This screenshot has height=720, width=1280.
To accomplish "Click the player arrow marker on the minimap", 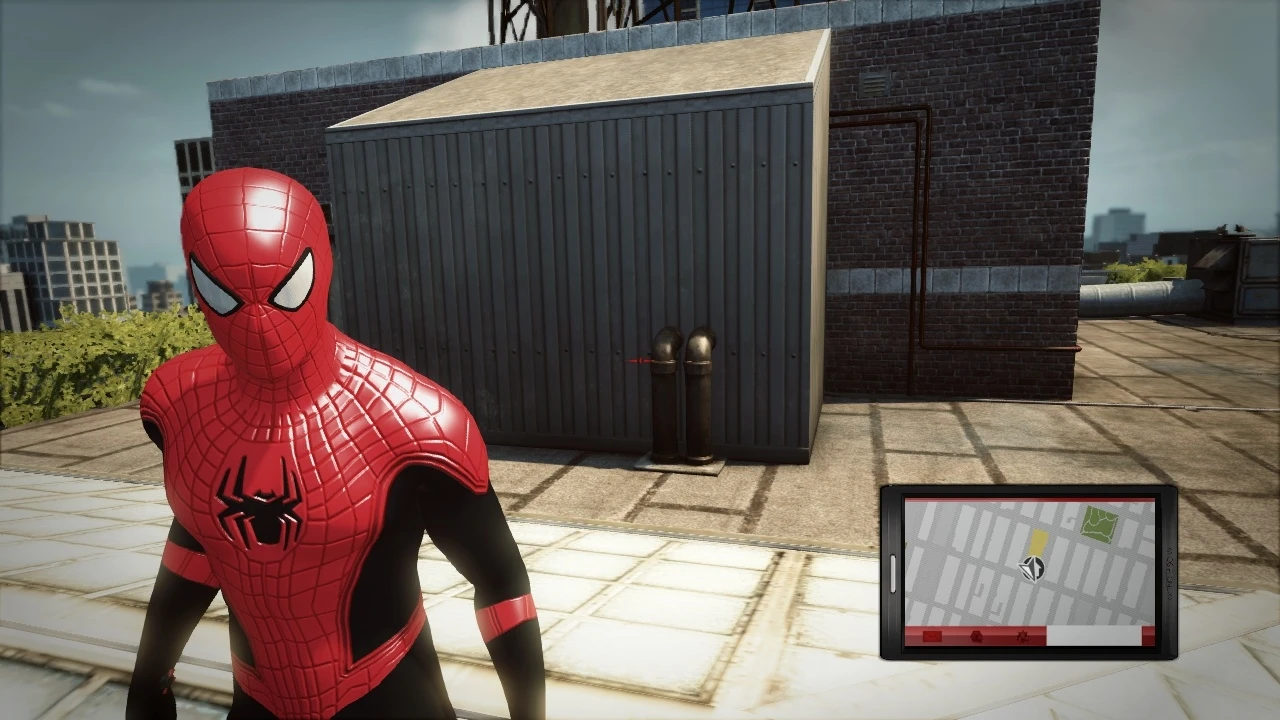I will tap(1032, 569).
